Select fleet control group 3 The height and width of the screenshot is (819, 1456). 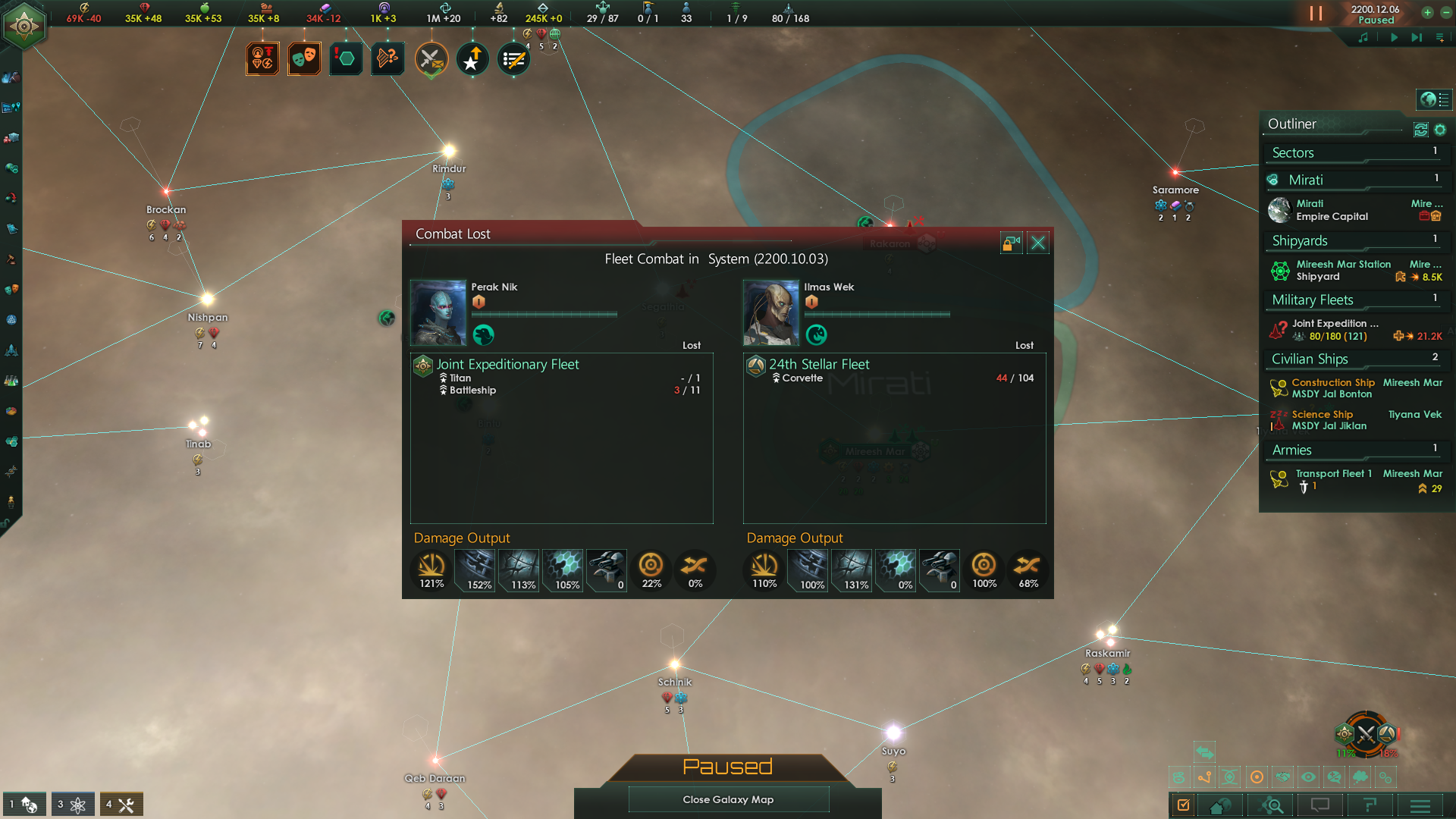73,804
